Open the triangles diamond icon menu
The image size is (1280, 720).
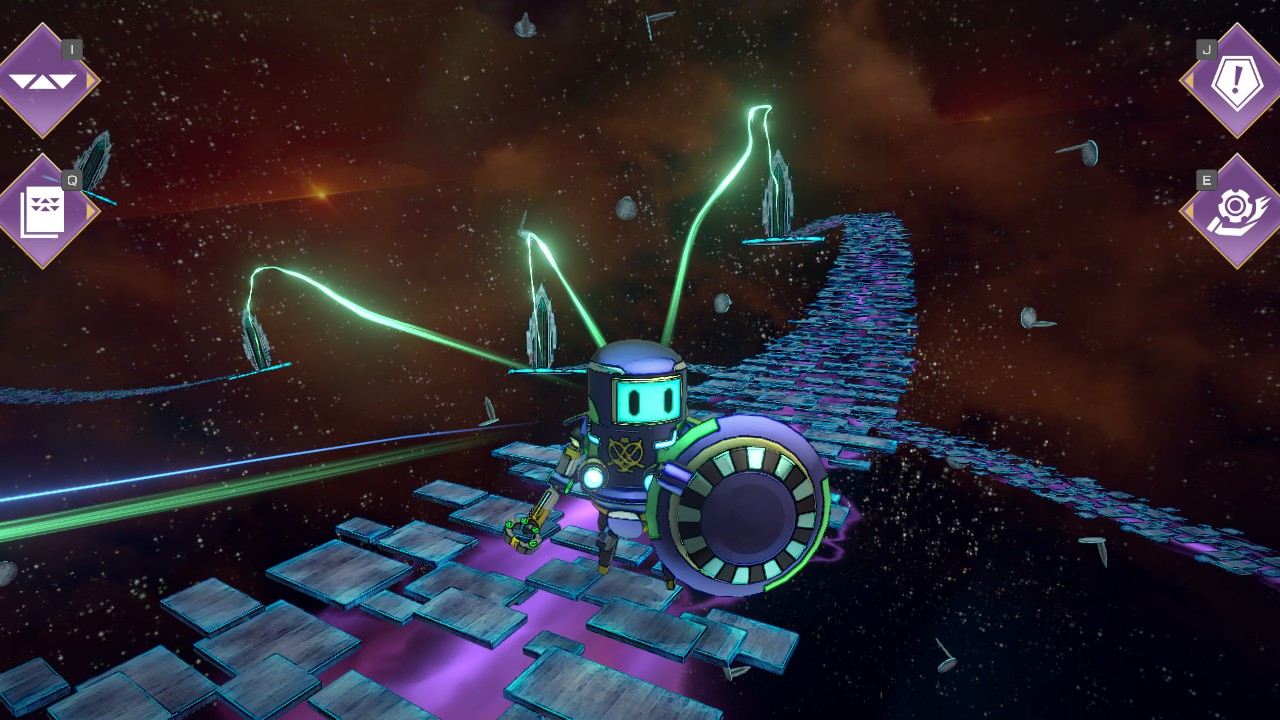click(43, 81)
